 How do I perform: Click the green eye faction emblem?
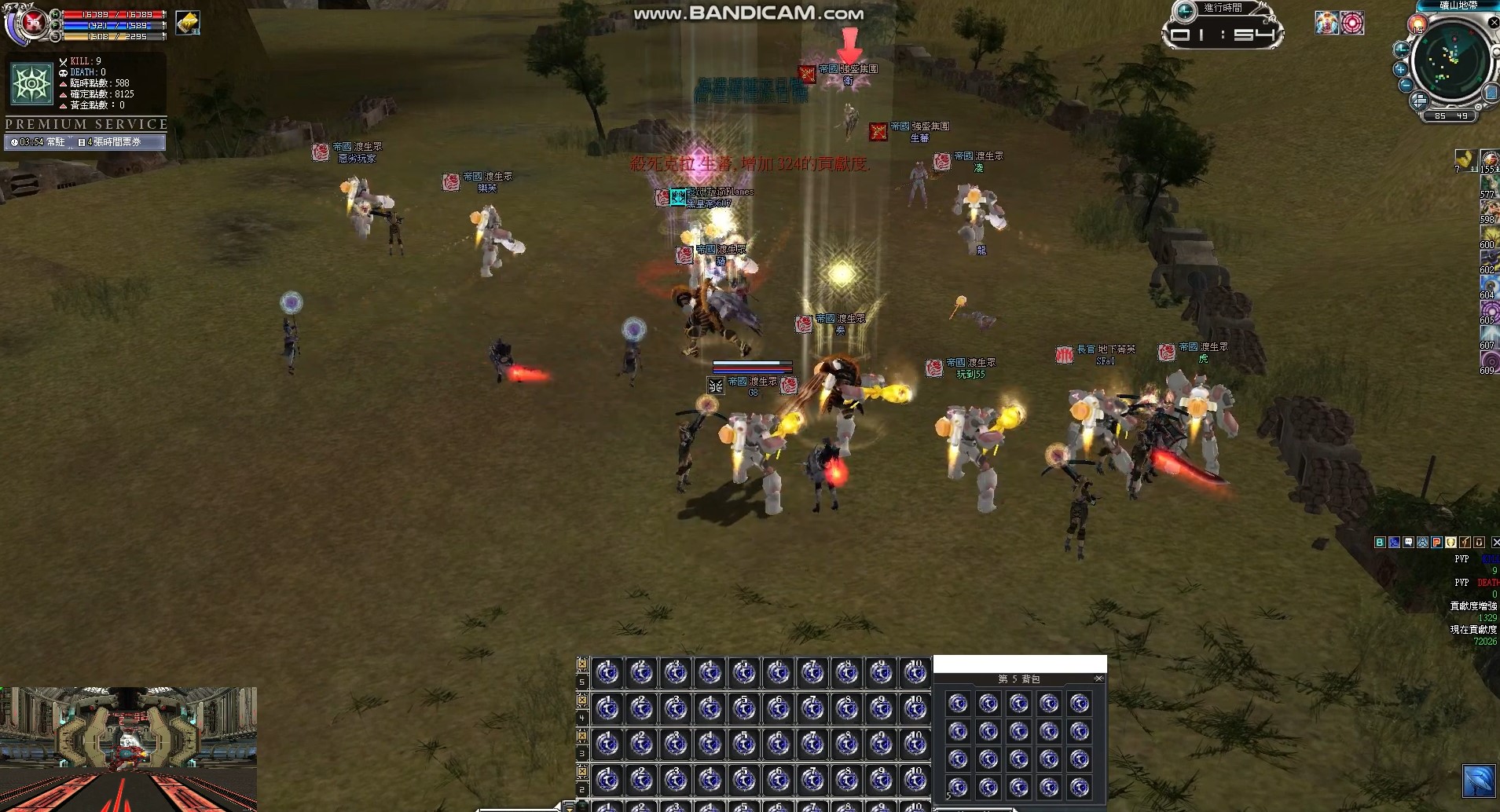point(31,83)
